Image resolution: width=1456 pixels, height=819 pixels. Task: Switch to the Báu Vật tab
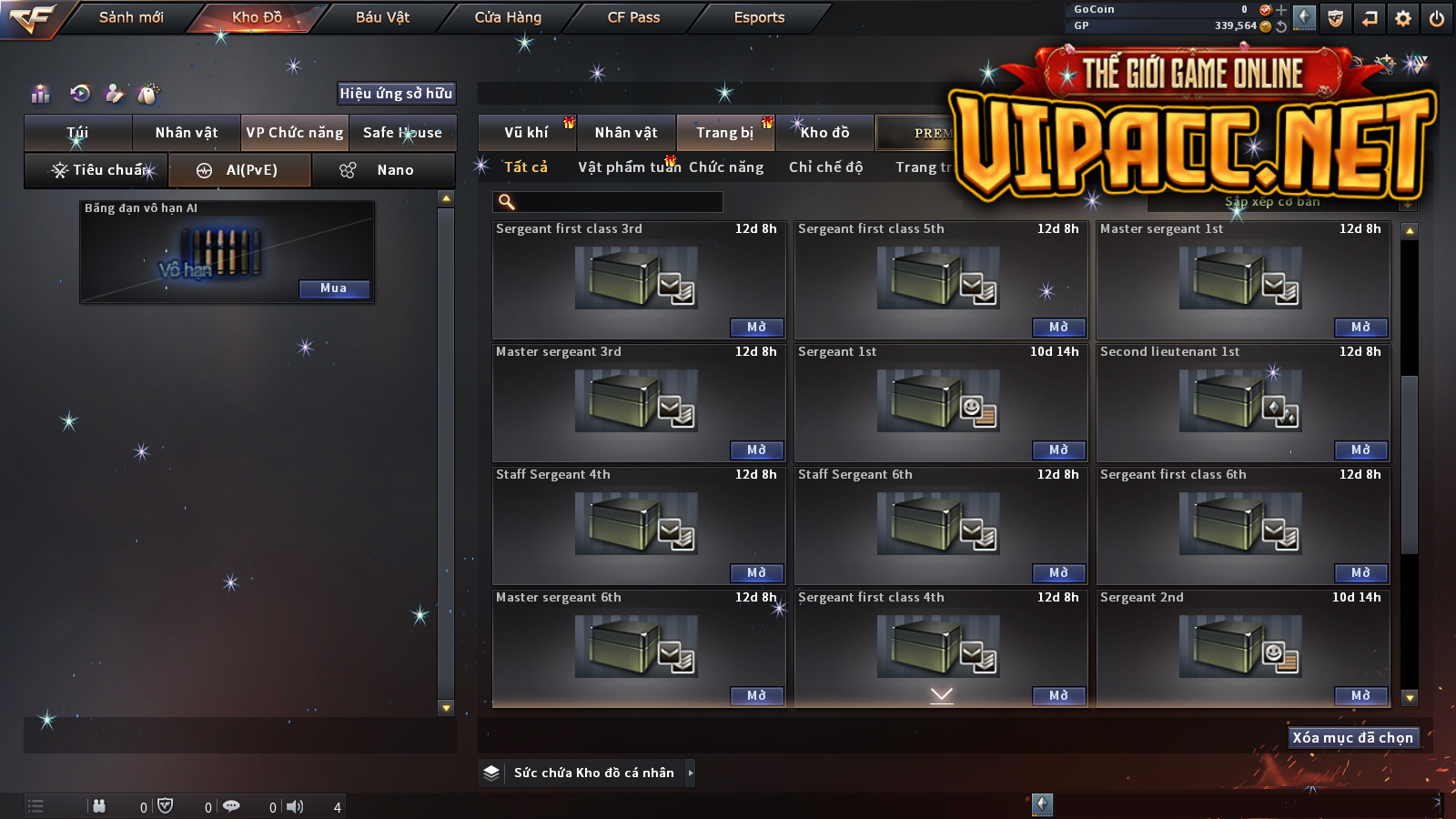(x=382, y=17)
